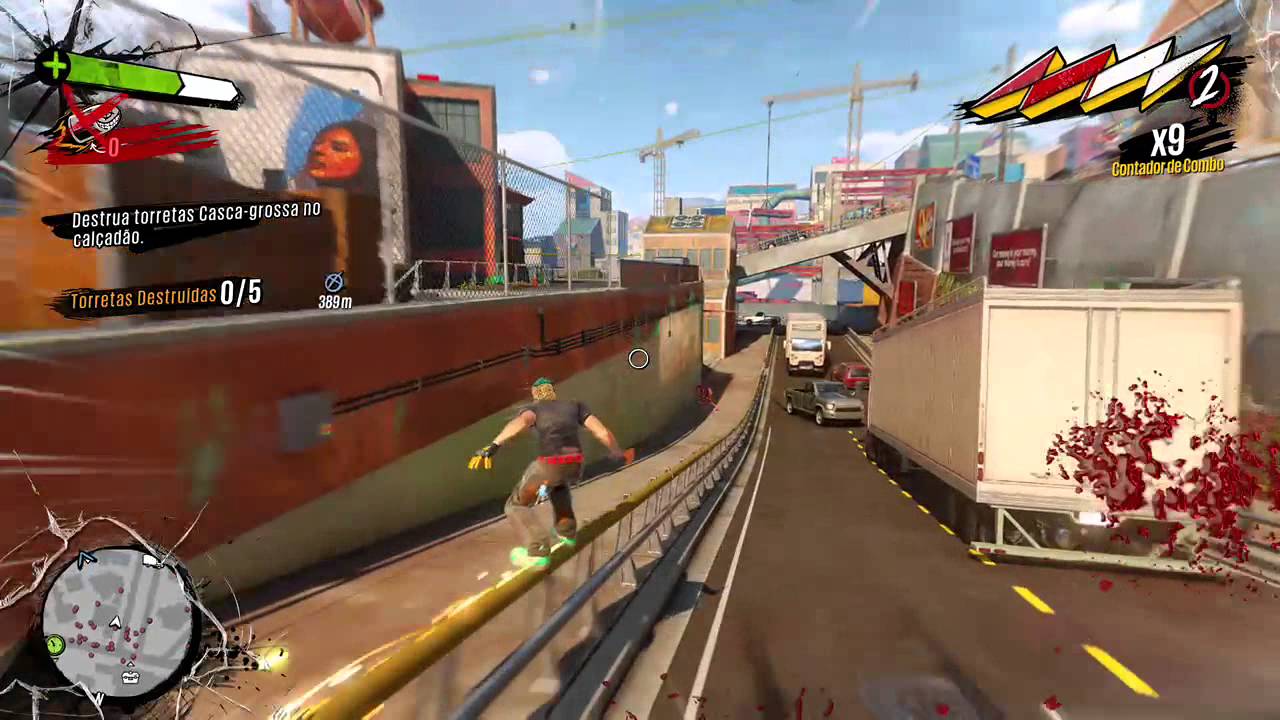This screenshot has height=720, width=1280.
Task: Click the red zero counter under the health bar
Action: (113, 146)
